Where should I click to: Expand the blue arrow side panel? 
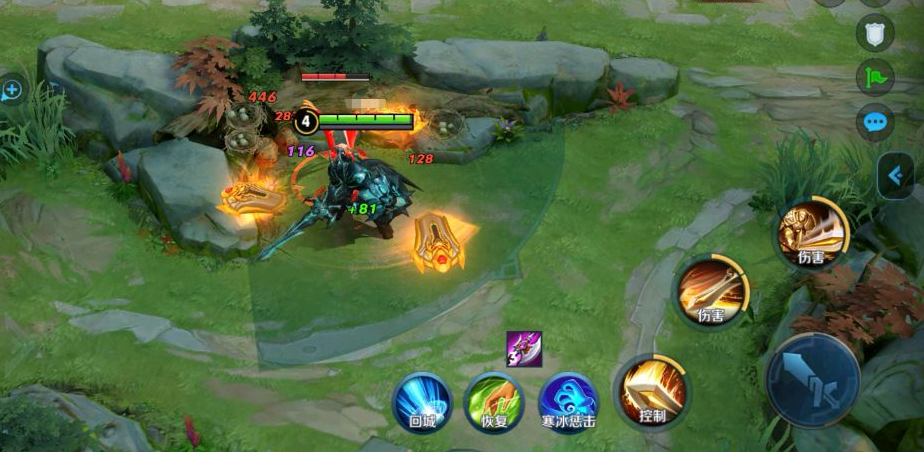896,176
